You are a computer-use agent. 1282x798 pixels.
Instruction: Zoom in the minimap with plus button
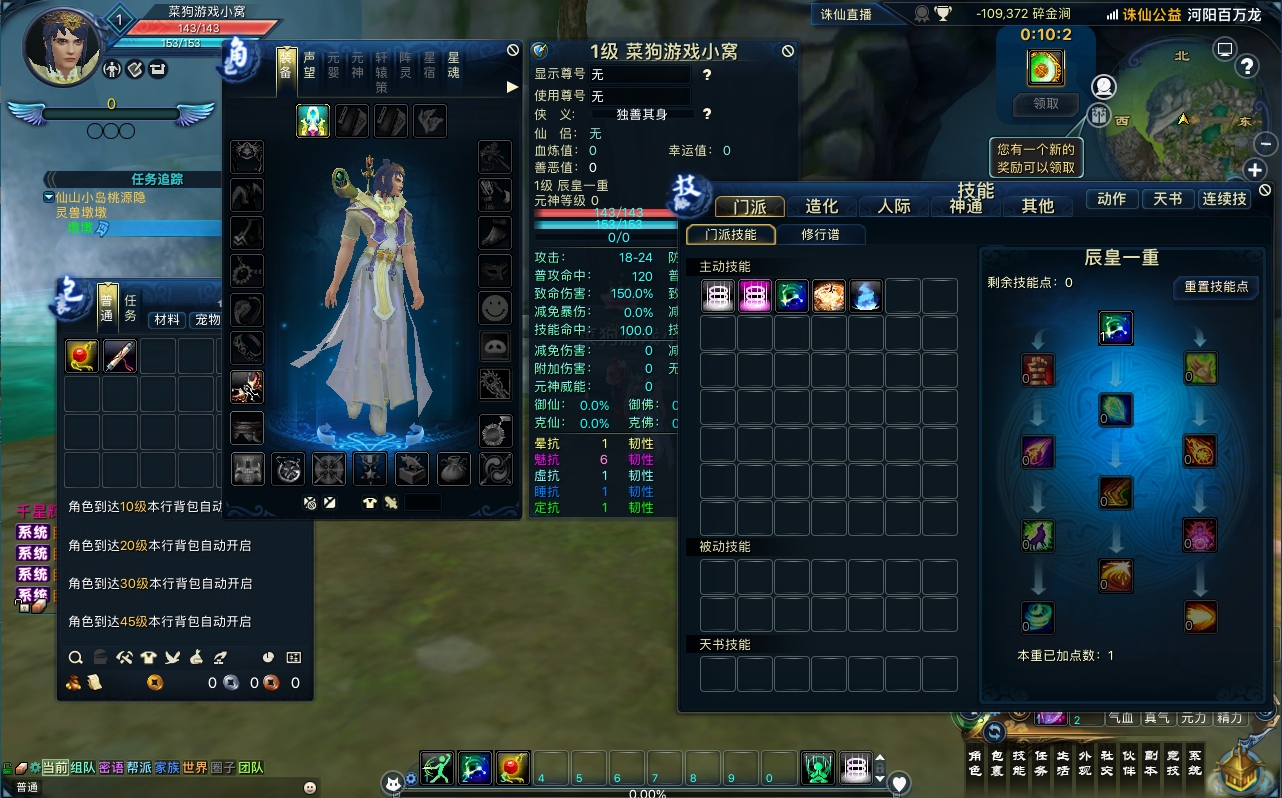pyautogui.click(x=1255, y=170)
